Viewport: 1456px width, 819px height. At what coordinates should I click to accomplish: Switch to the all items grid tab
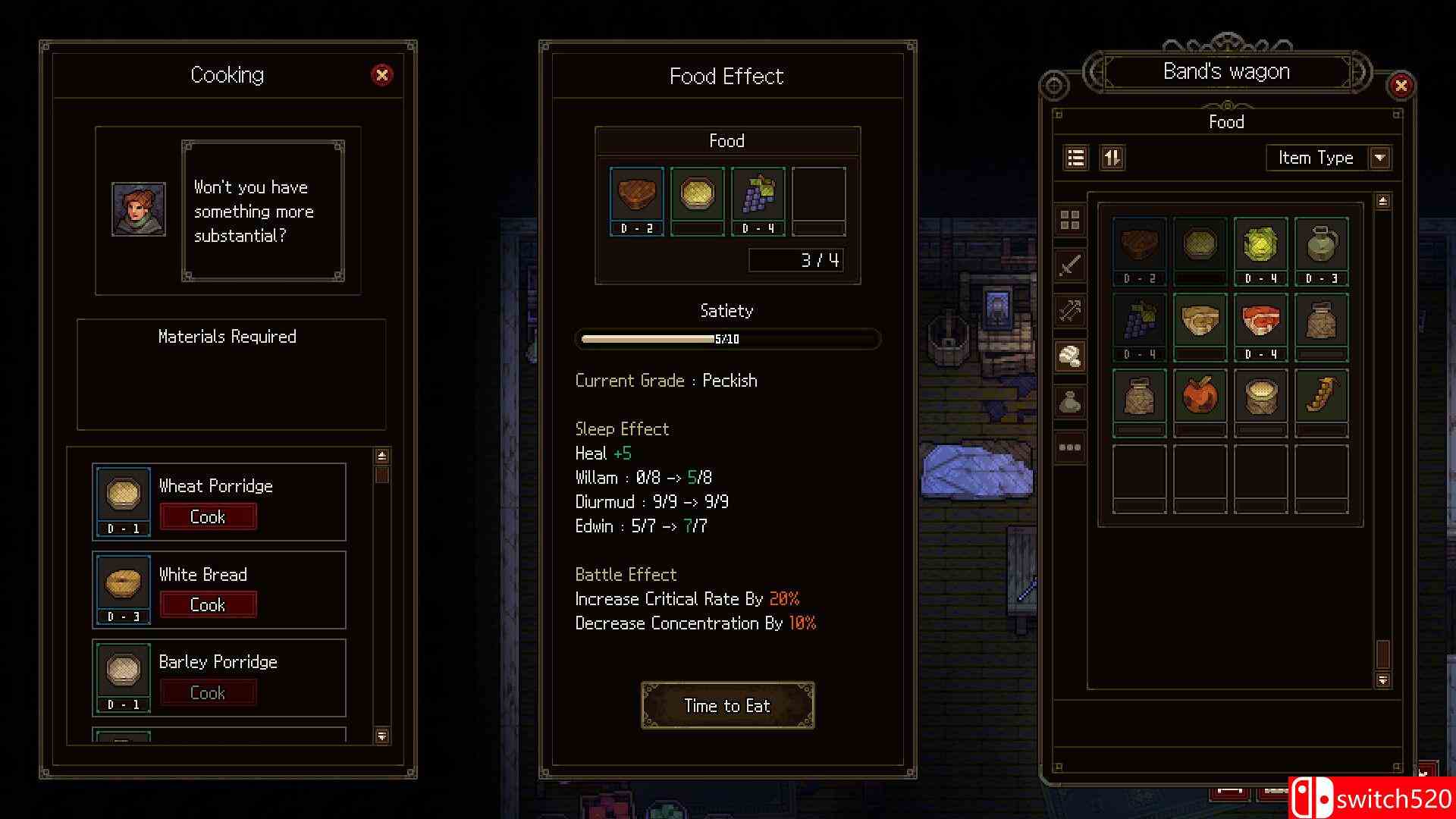tap(1069, 221)
